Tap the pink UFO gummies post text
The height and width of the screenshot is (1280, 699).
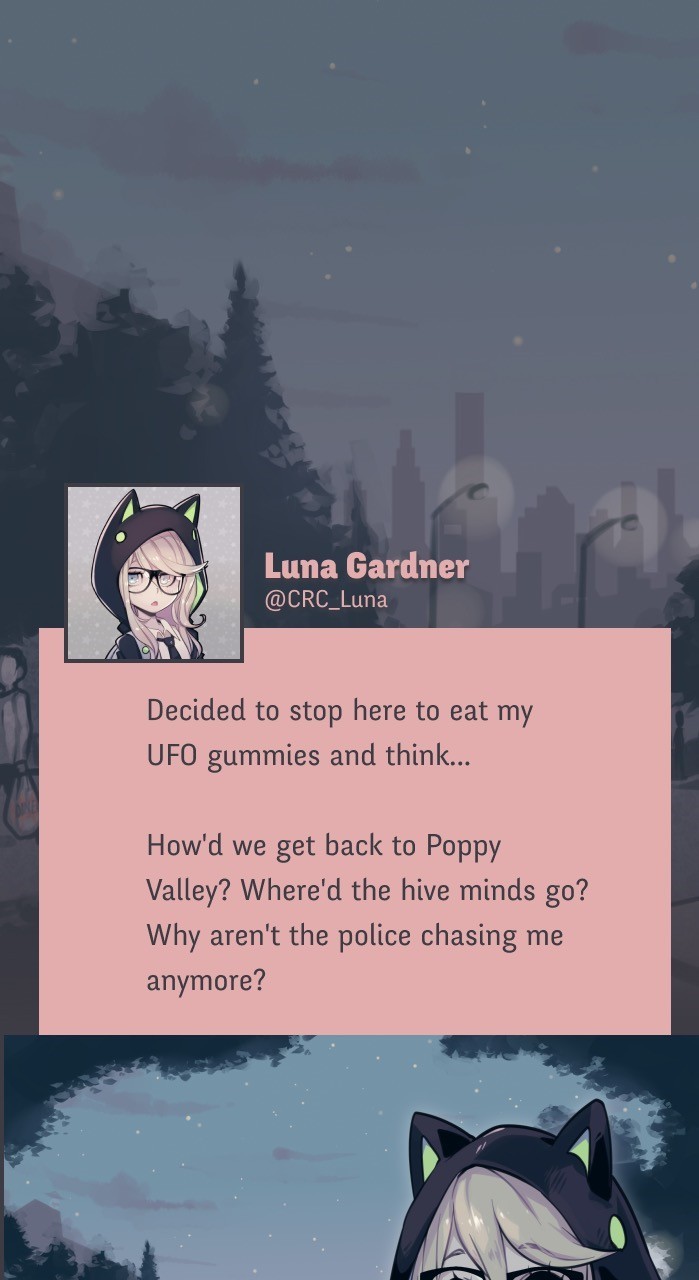click(356, 844)
